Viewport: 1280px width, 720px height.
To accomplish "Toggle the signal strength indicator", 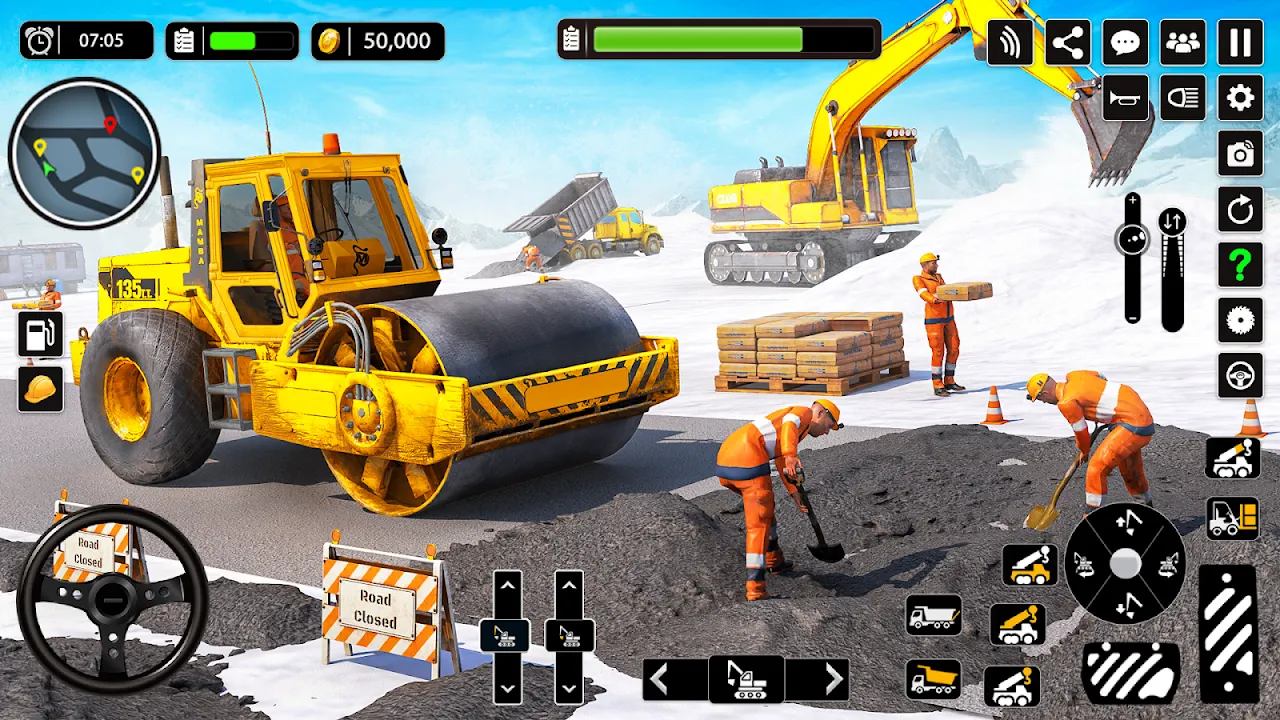I will point(1011,44).
